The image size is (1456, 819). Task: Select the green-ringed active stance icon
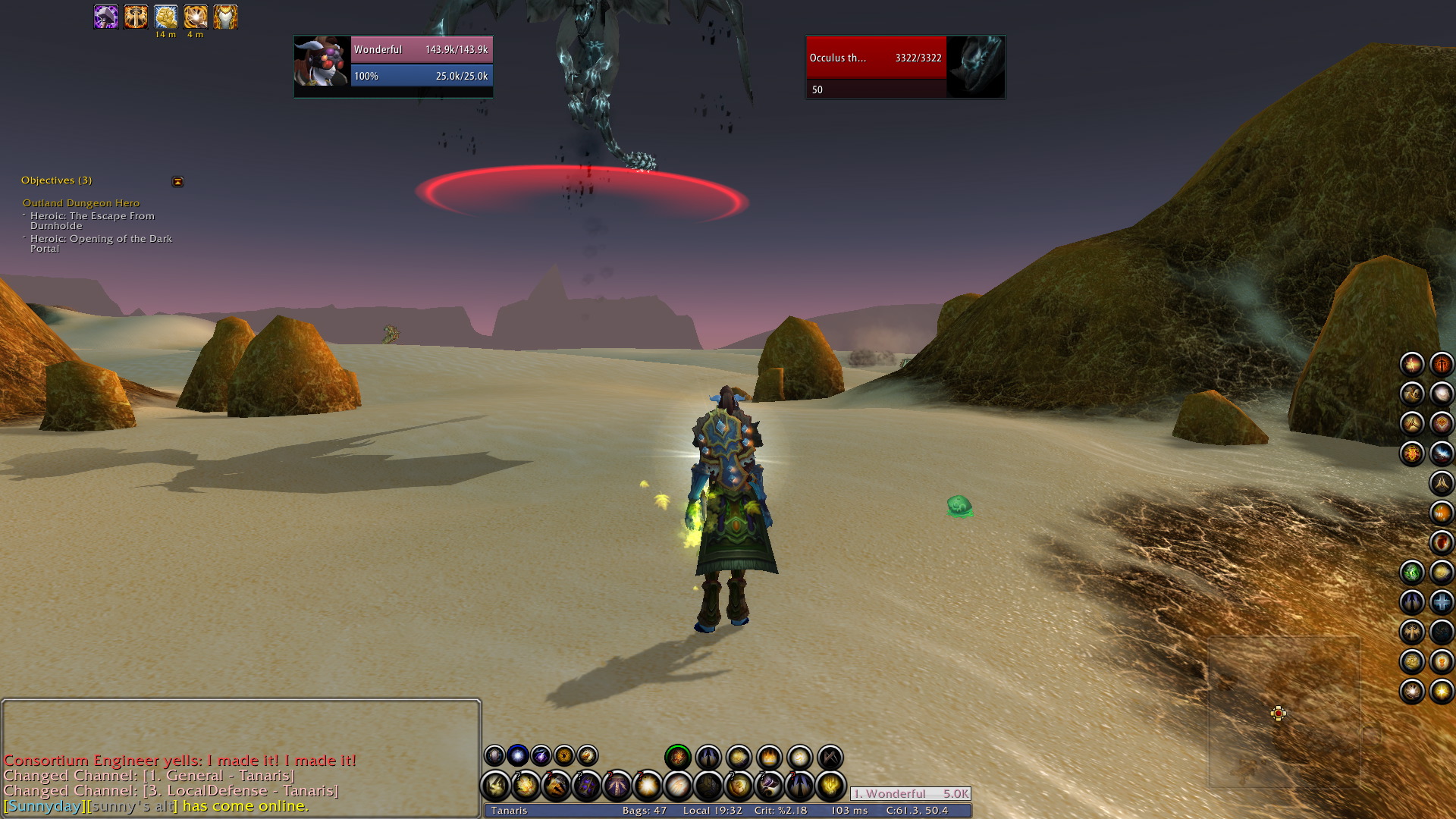coord(678,757)
